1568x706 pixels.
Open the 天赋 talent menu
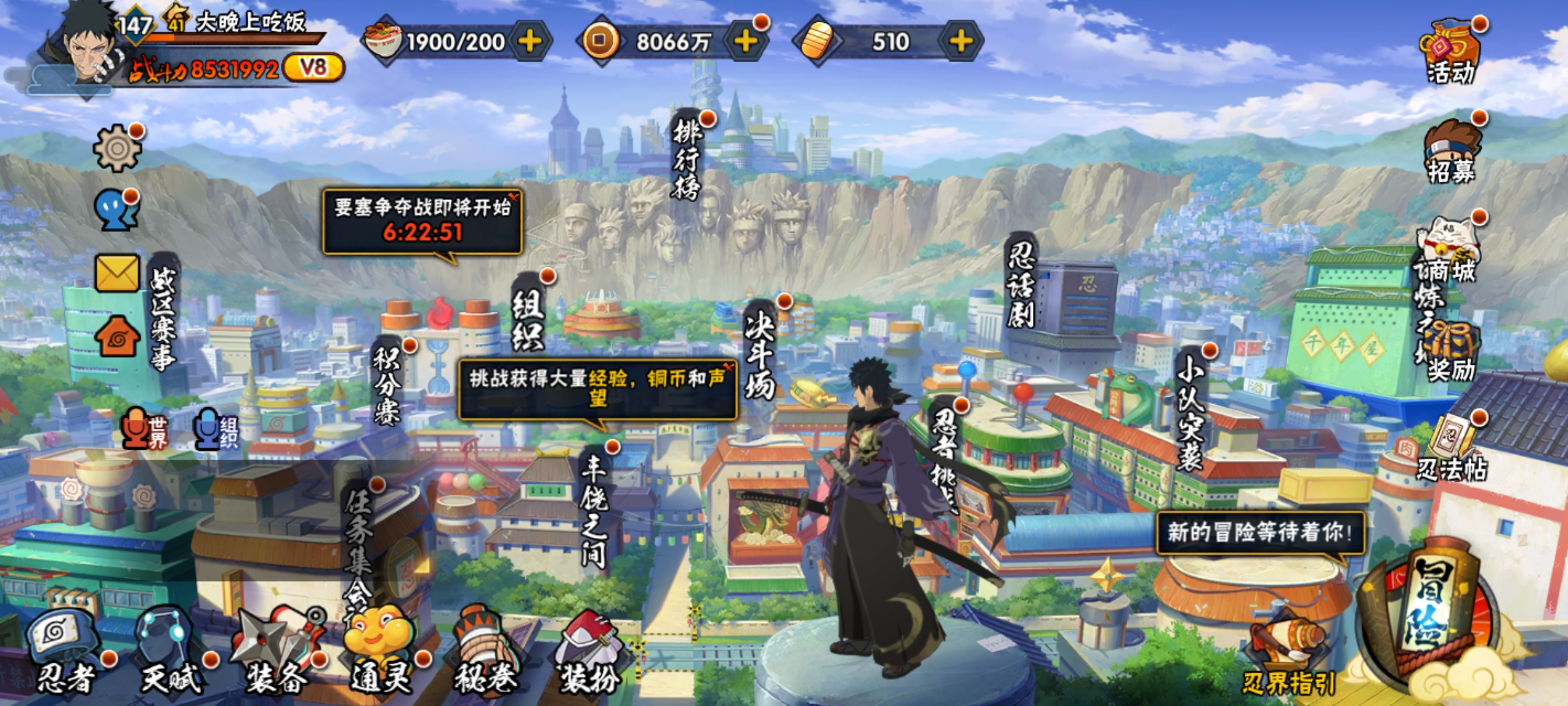click(169, 650)
